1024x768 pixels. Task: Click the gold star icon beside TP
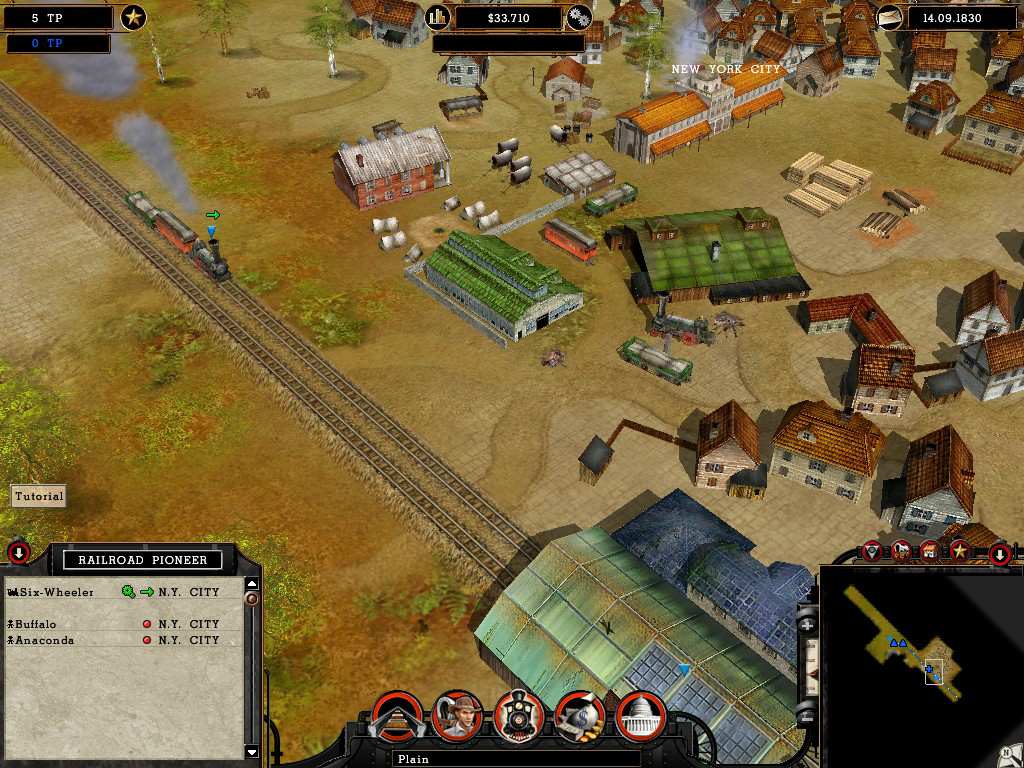click(133, 17)
